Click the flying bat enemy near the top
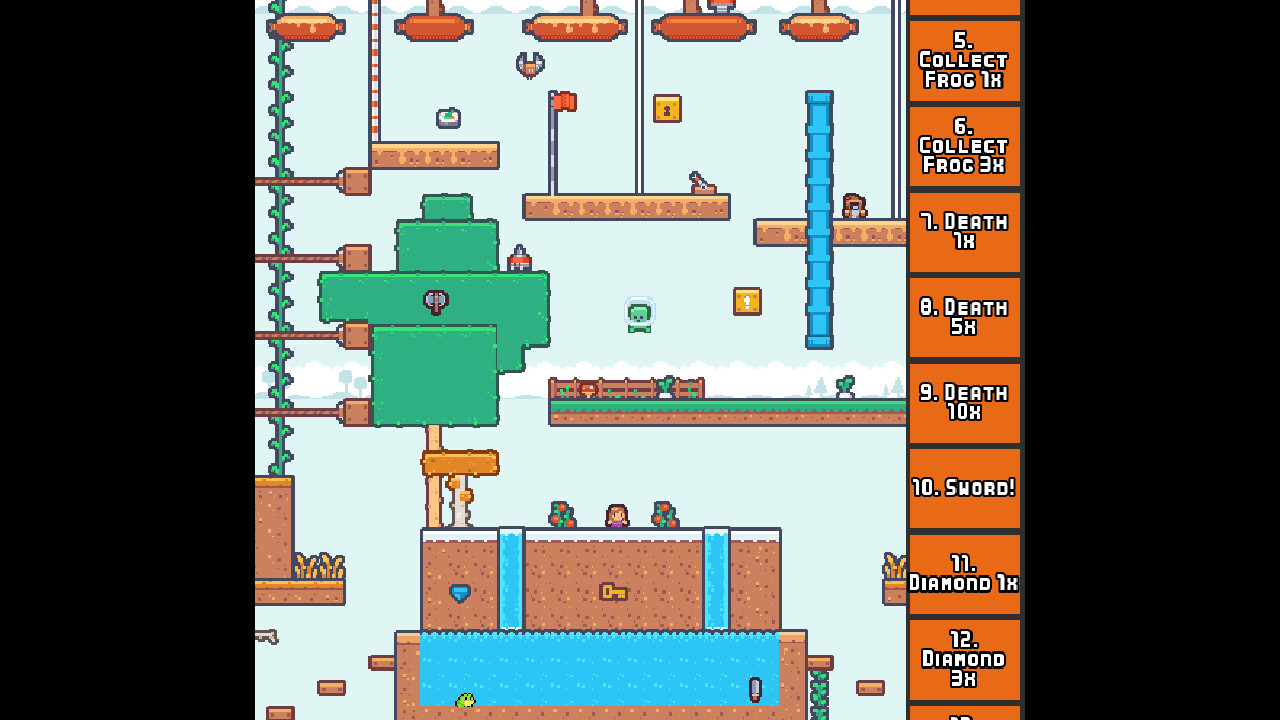The width and height of the screenshot is (1280, 720). click(x=529, y=63)
